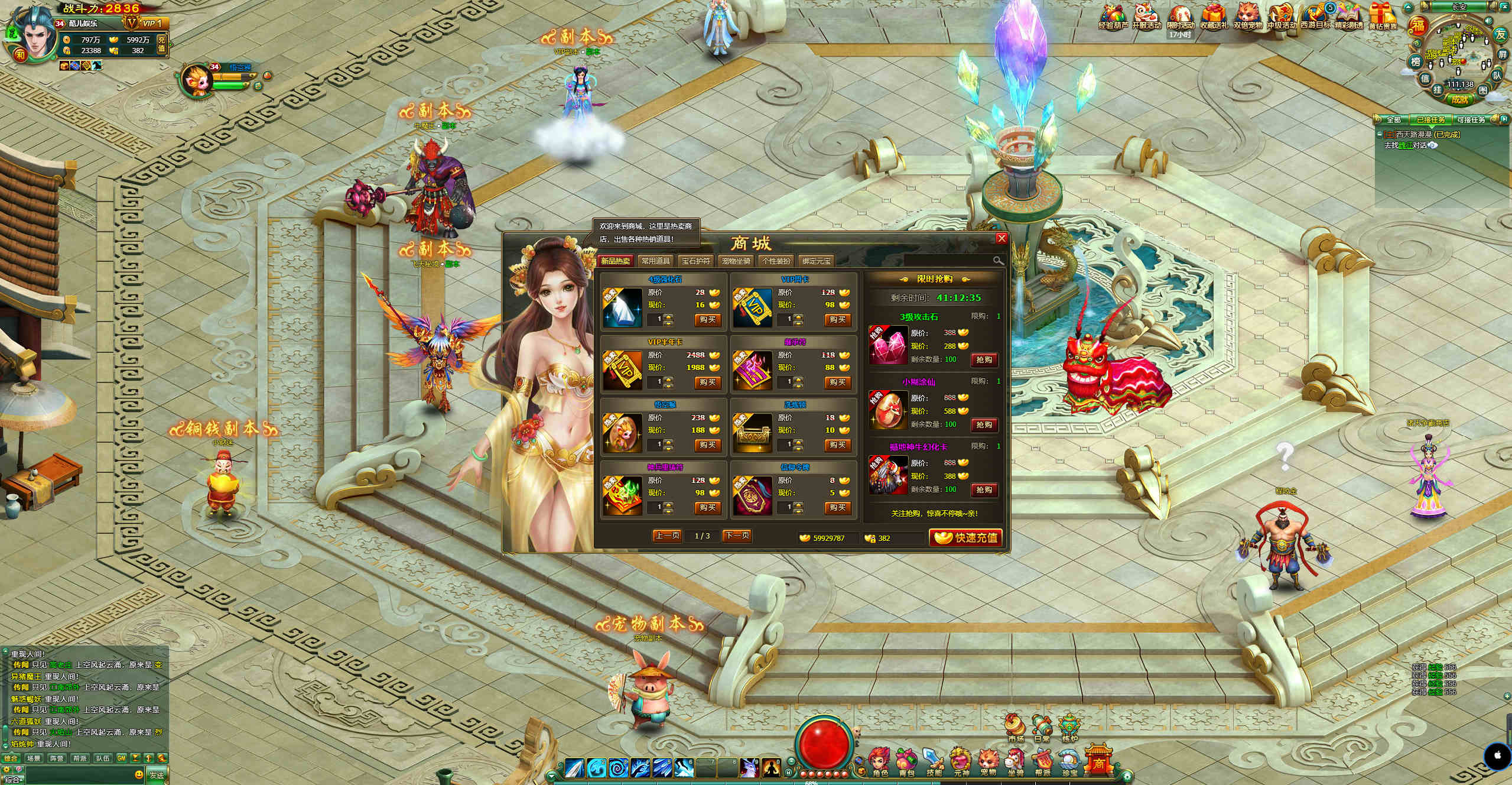Open the 市场 market icon
Image resolution: width=1512 pixels, height=785 pixels.
point(1016,729)
